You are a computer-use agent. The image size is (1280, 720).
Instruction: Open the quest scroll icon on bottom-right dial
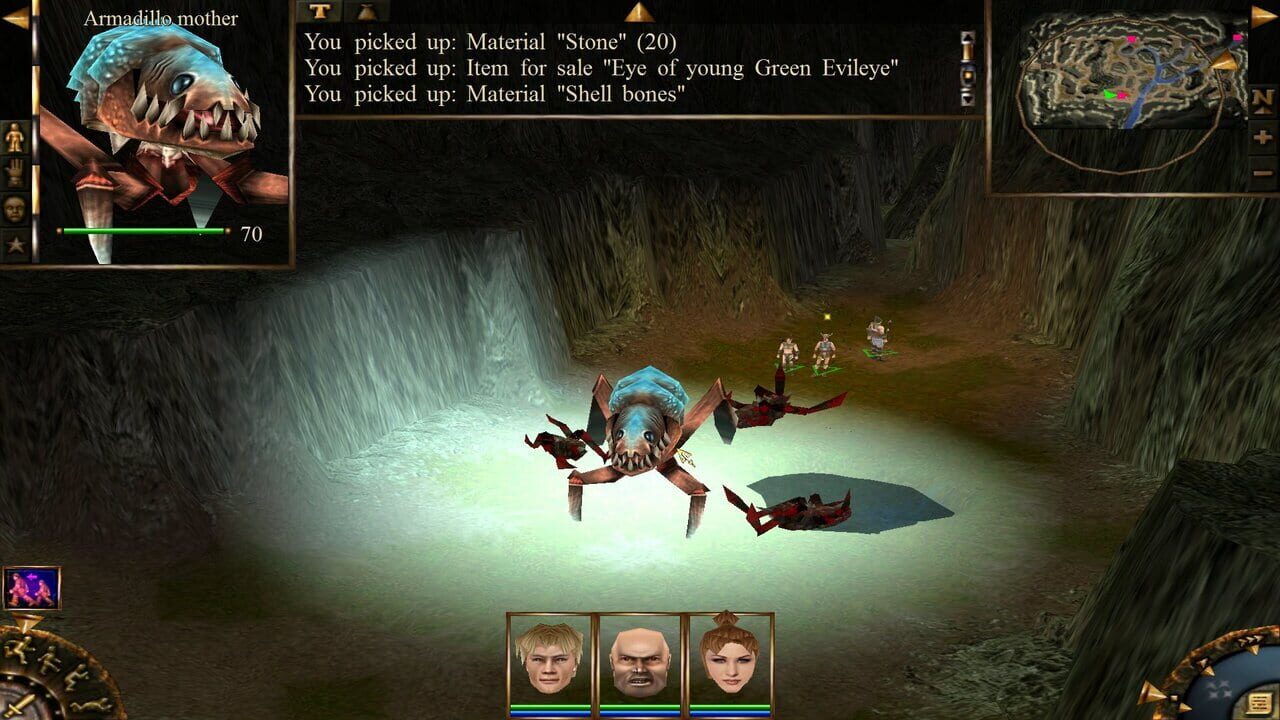(1258, 703)
